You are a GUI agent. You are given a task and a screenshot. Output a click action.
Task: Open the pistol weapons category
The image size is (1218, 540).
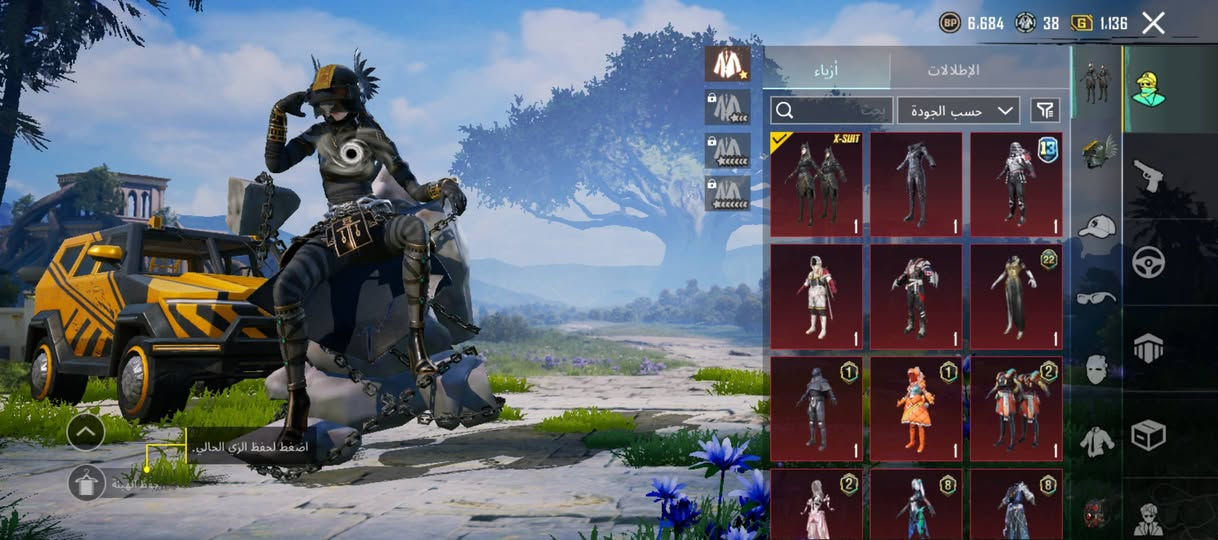click(1147, 177)
